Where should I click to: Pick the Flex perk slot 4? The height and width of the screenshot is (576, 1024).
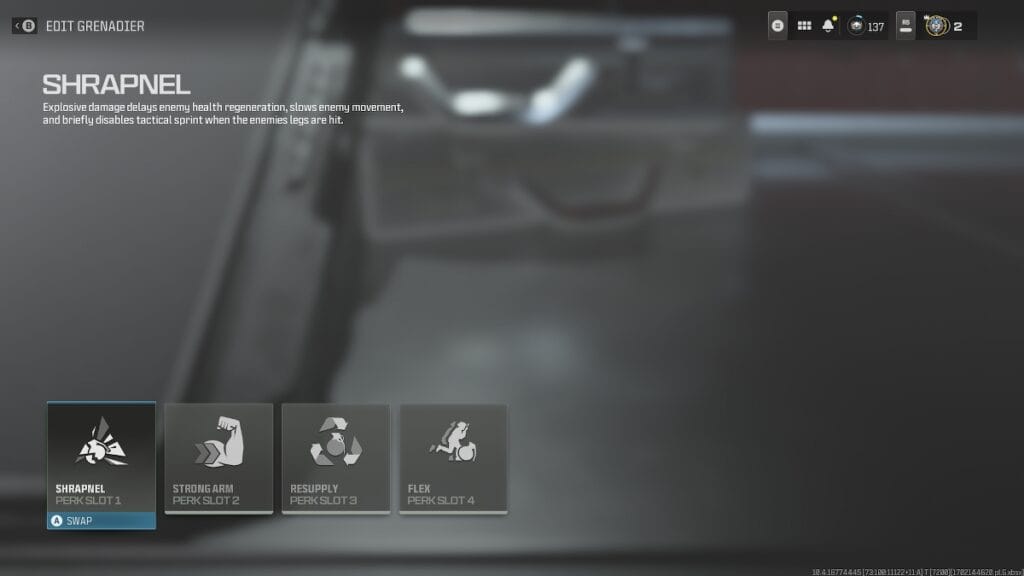pos(453,457)
